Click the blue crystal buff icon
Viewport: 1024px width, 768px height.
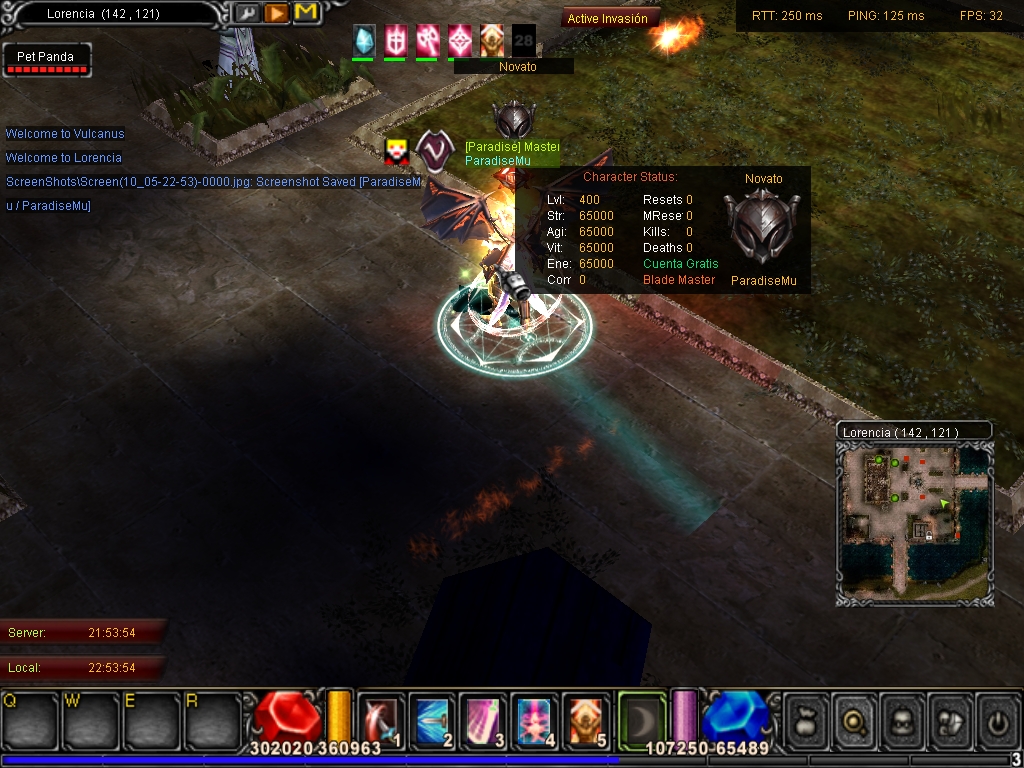(364, 40)
